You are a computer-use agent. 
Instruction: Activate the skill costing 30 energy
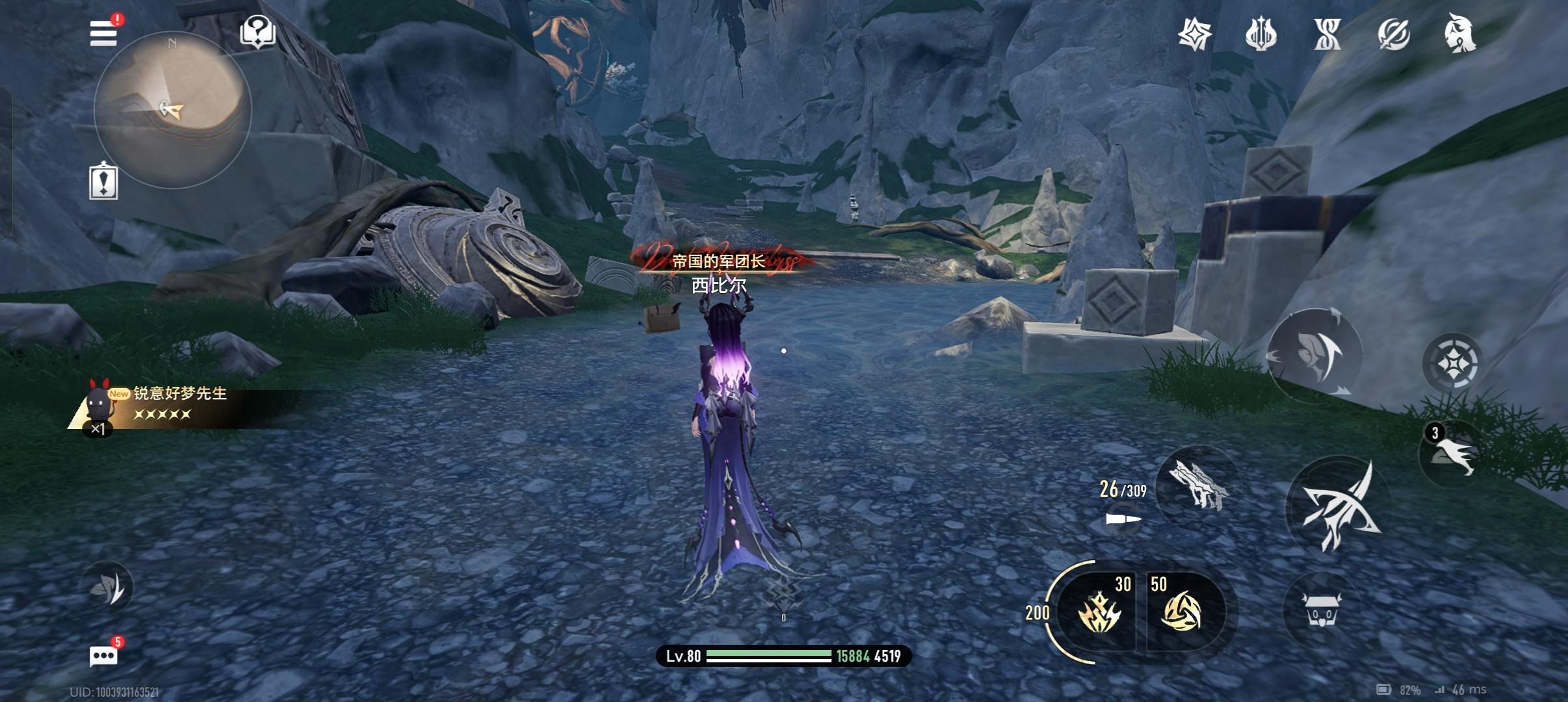pyautogui.click(x=1099, y=610)
